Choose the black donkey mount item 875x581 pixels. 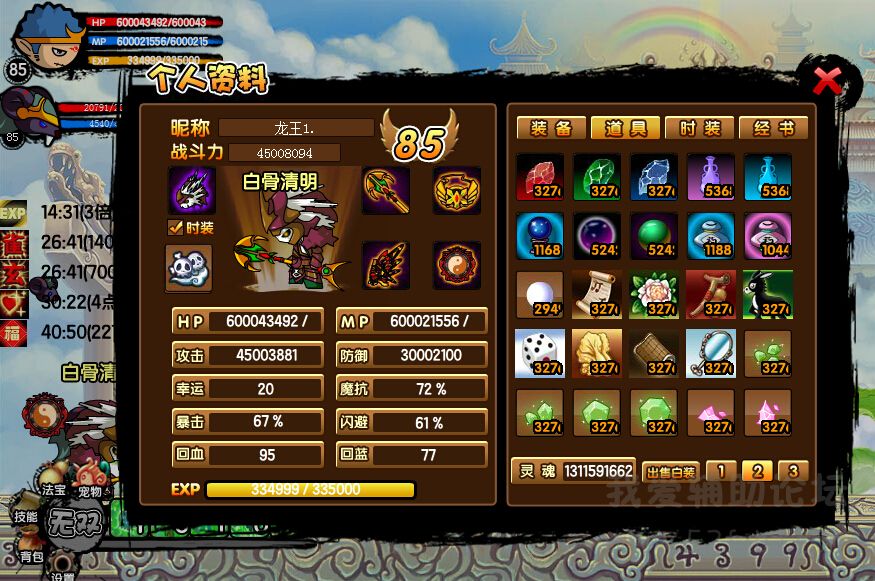pyautogui.click(x=768, y=294)
